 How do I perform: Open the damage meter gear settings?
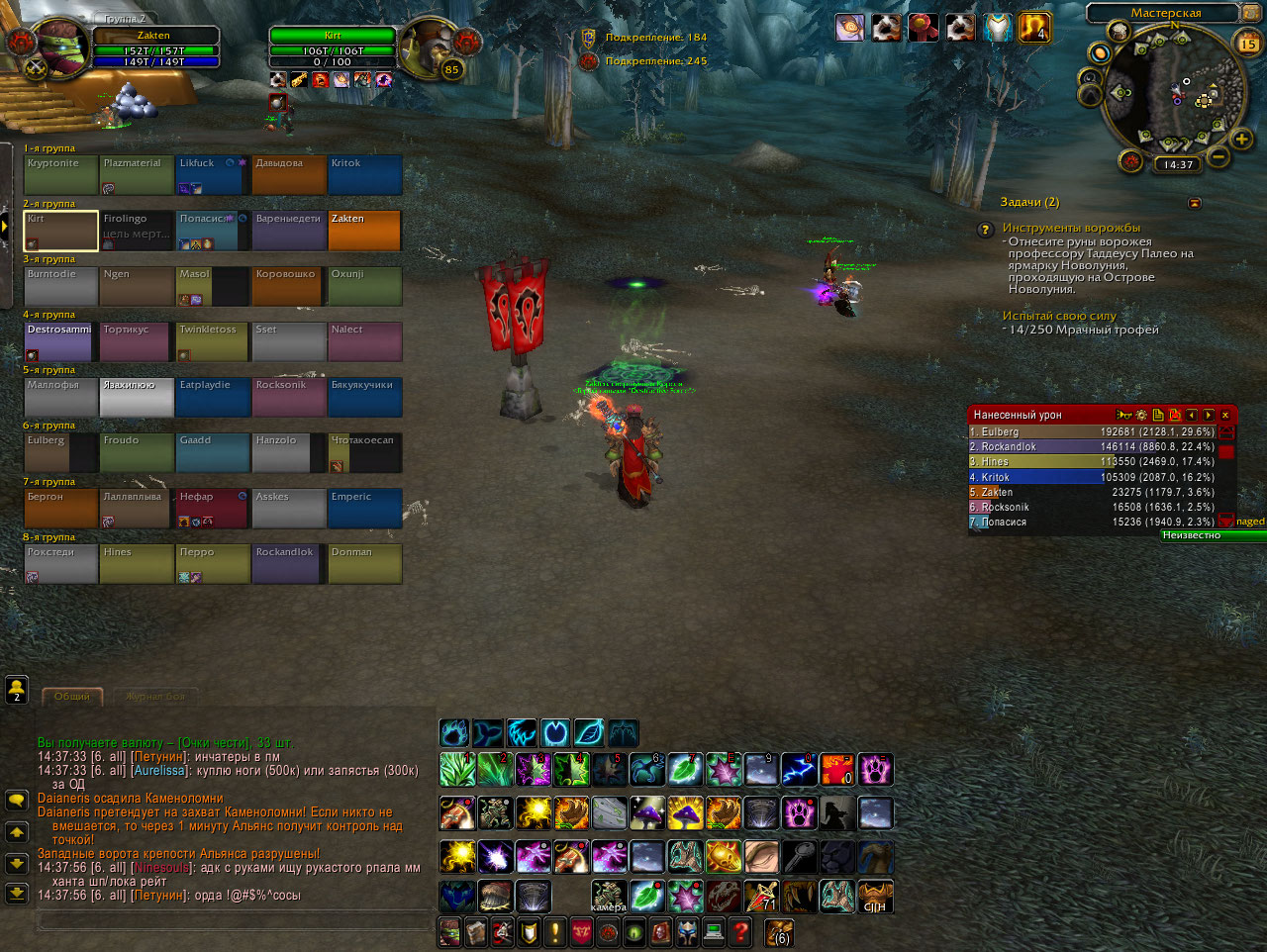pyautogui.click(x=1141, y=416)
